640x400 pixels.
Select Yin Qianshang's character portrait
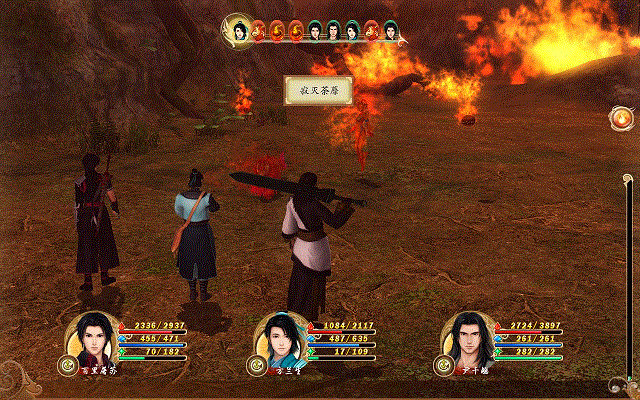coord(466,341)
